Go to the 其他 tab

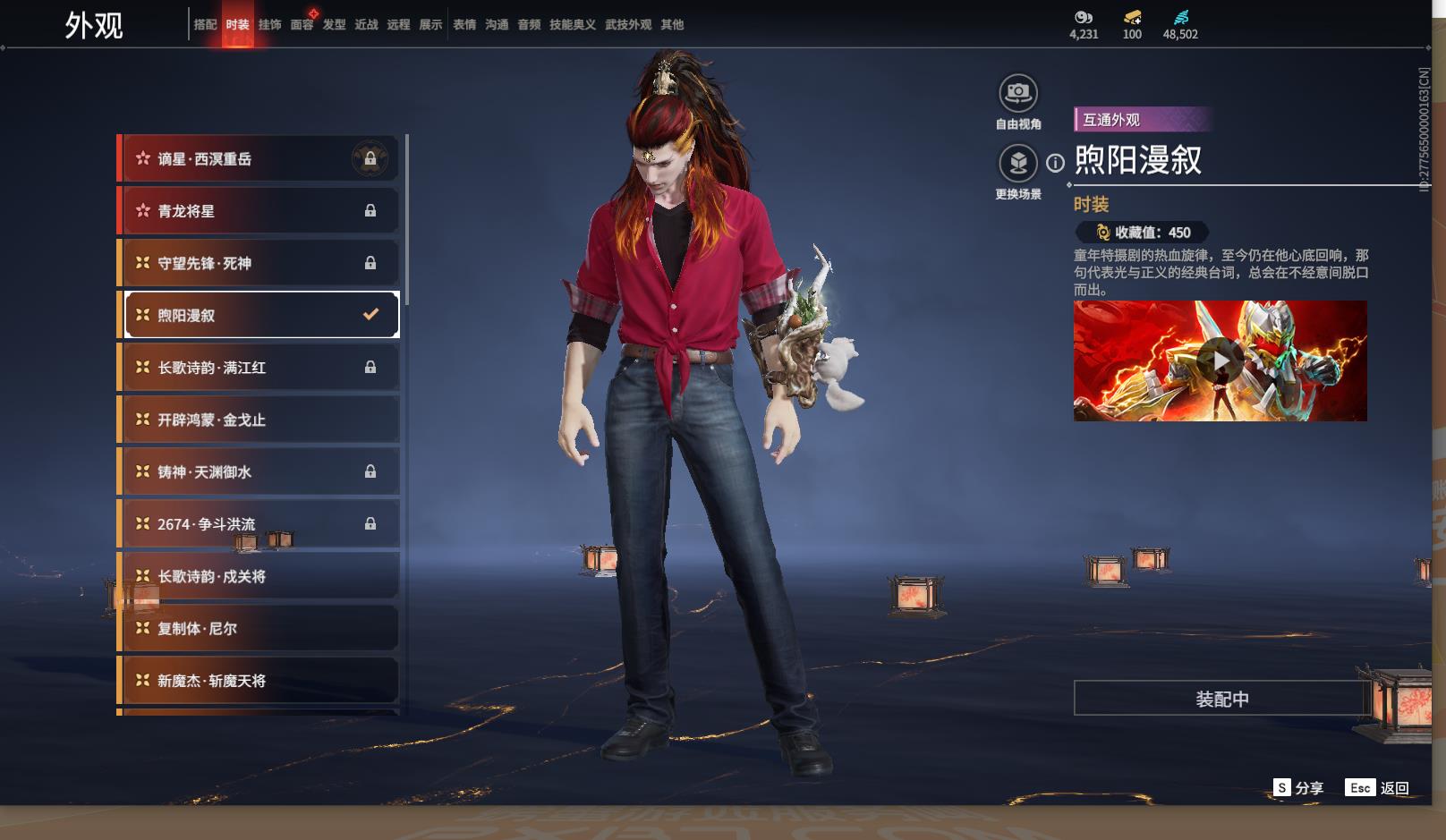(672, 25)
